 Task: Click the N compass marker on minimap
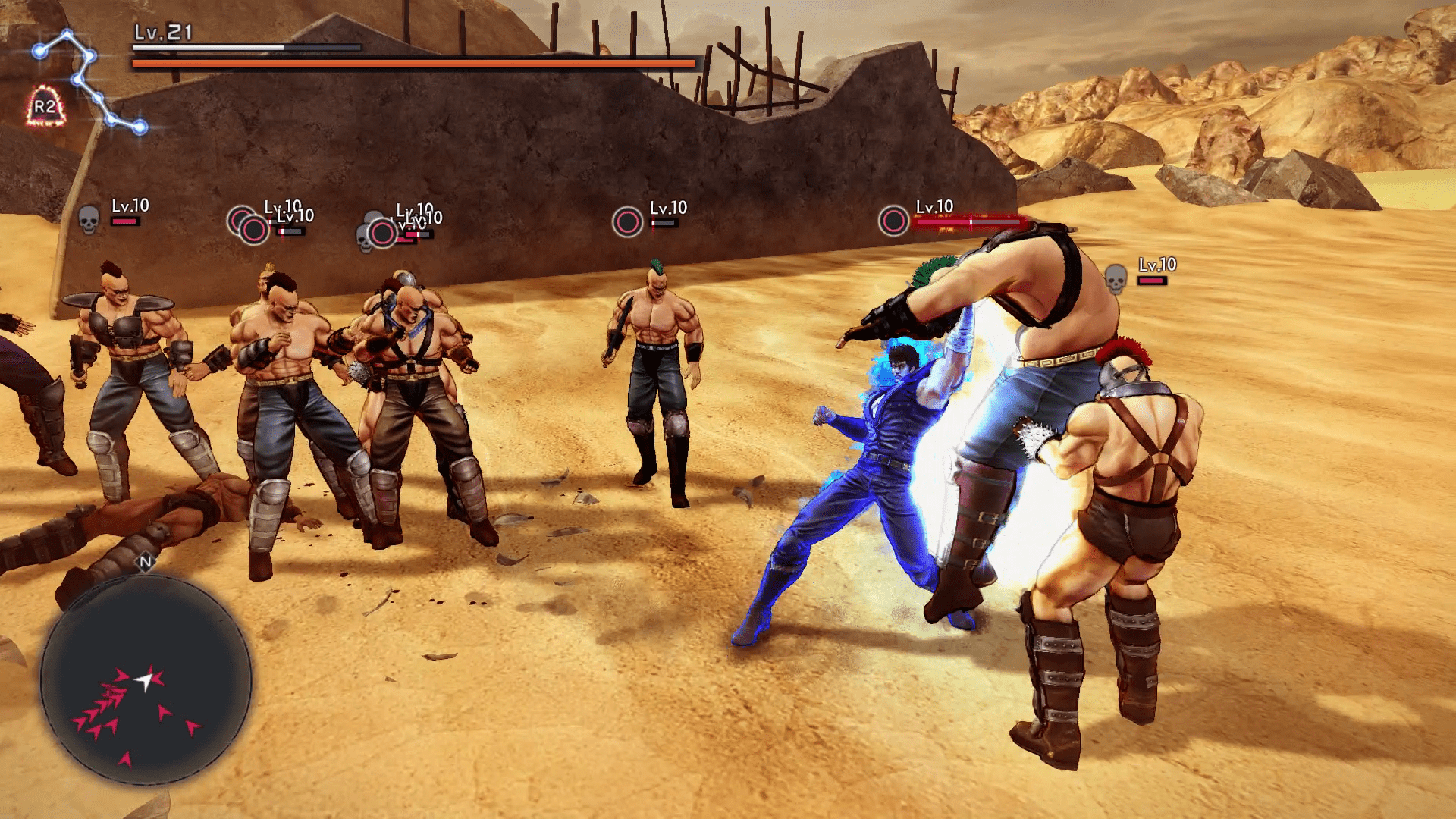[x=146, y=562]
